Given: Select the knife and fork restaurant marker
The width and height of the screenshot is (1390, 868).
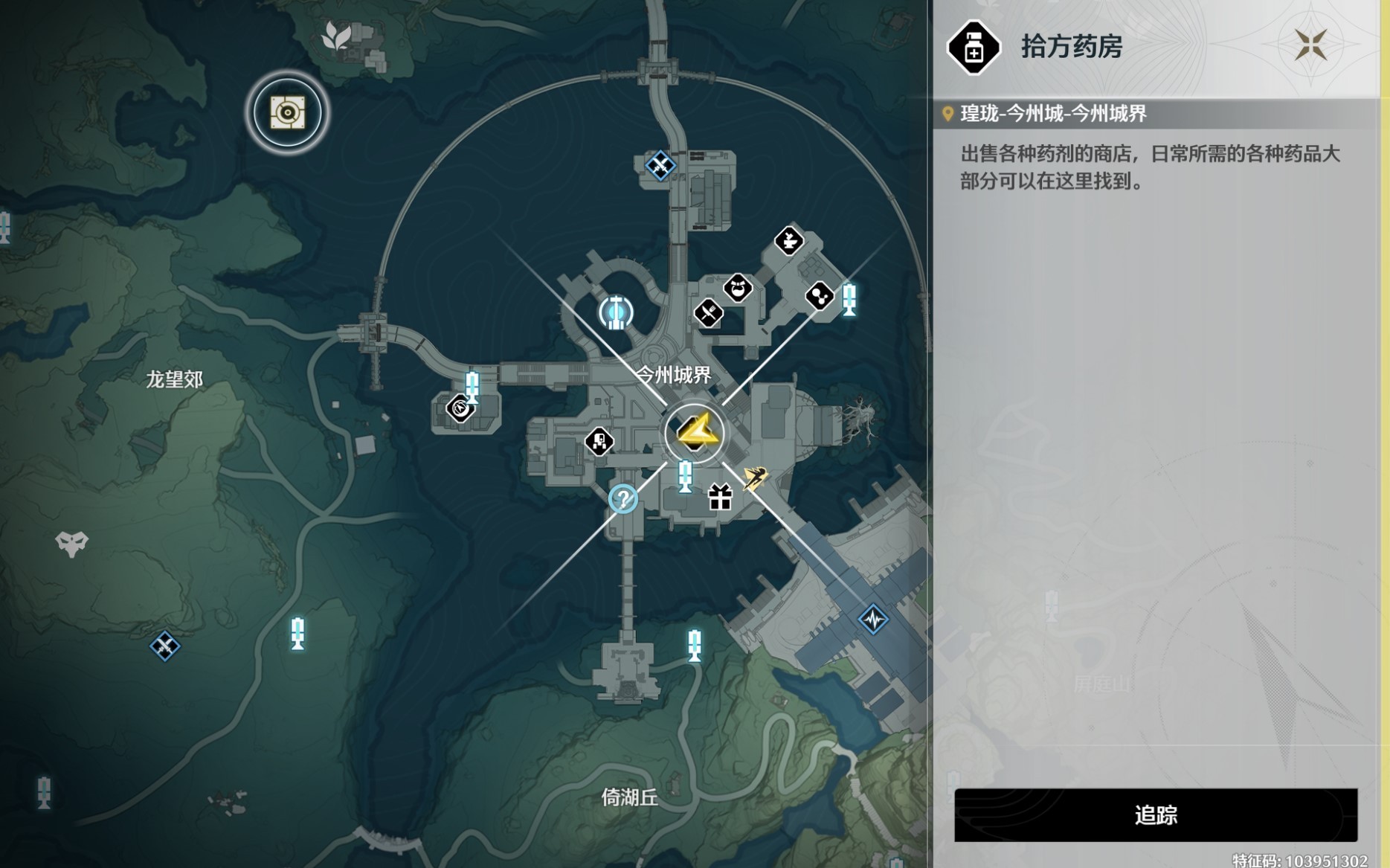Looking at the screenshot, I should tap(708, 312).
